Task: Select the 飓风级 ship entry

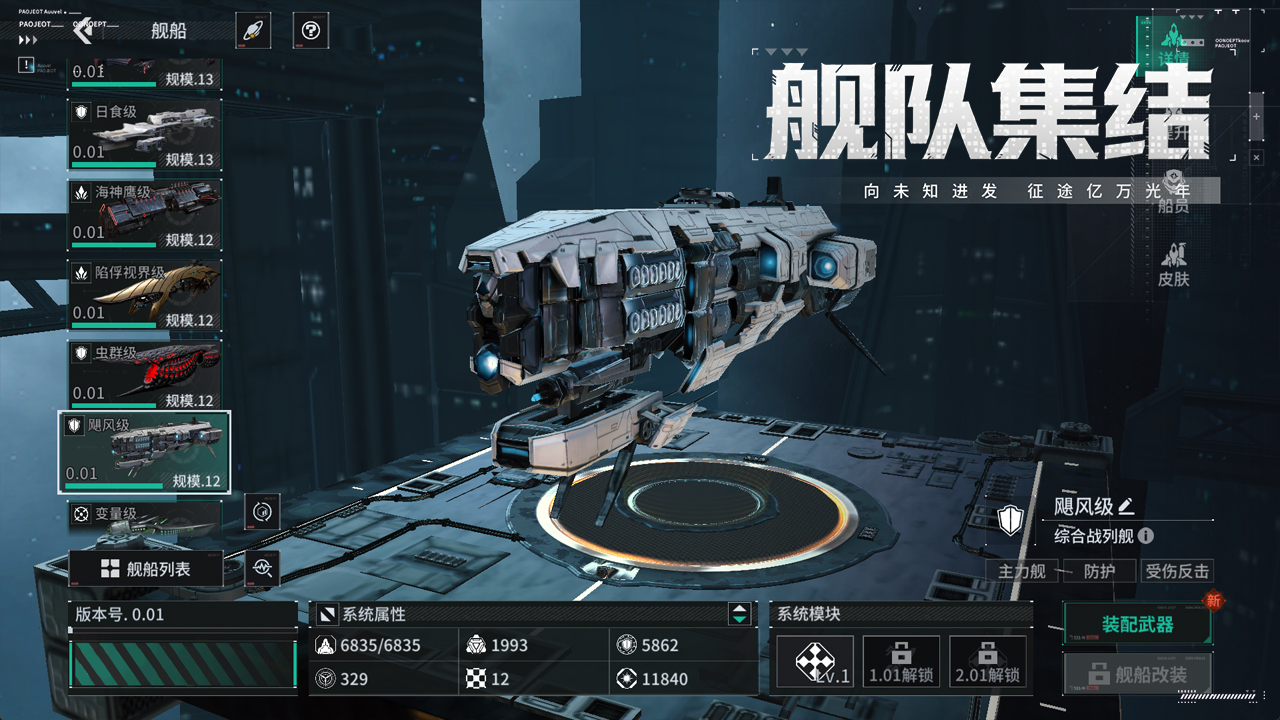Action: (145, 452)
